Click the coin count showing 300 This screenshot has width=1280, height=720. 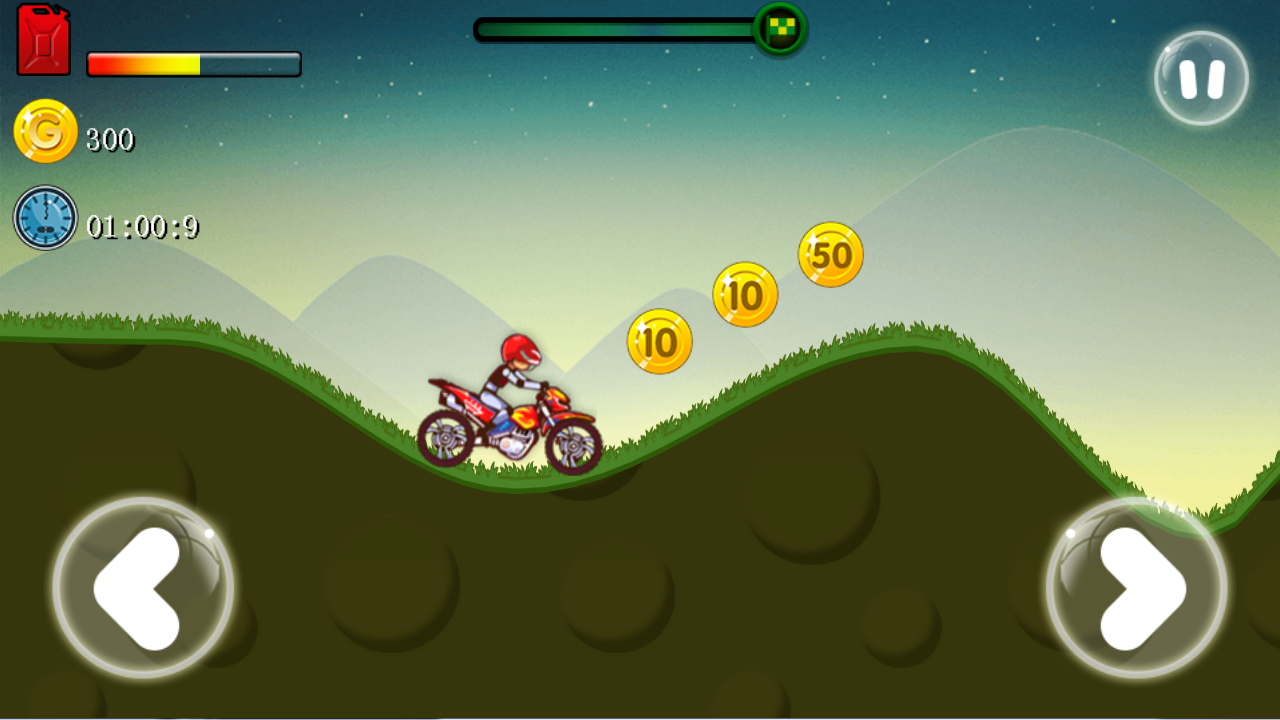112,139
